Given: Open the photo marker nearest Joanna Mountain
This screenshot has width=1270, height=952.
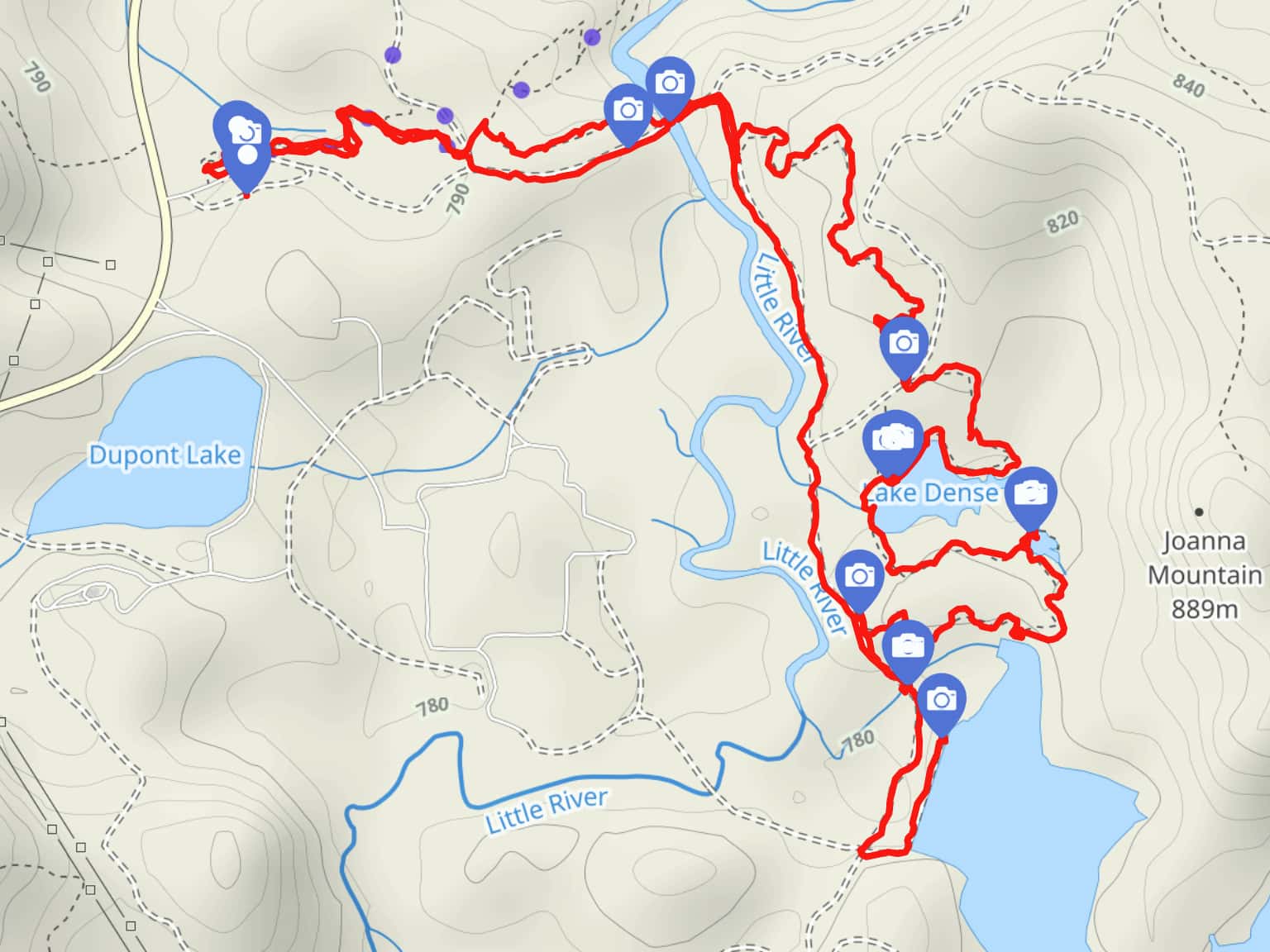Looking at the screenshot, I should click(x=1030, y=493).
